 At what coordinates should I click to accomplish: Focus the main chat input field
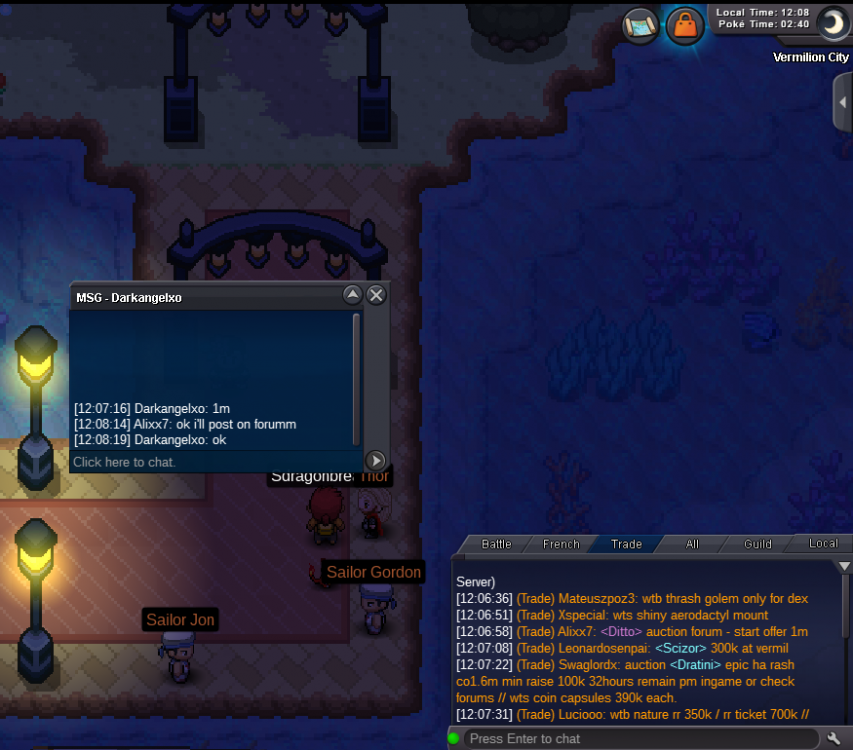[x=640, y=738]
